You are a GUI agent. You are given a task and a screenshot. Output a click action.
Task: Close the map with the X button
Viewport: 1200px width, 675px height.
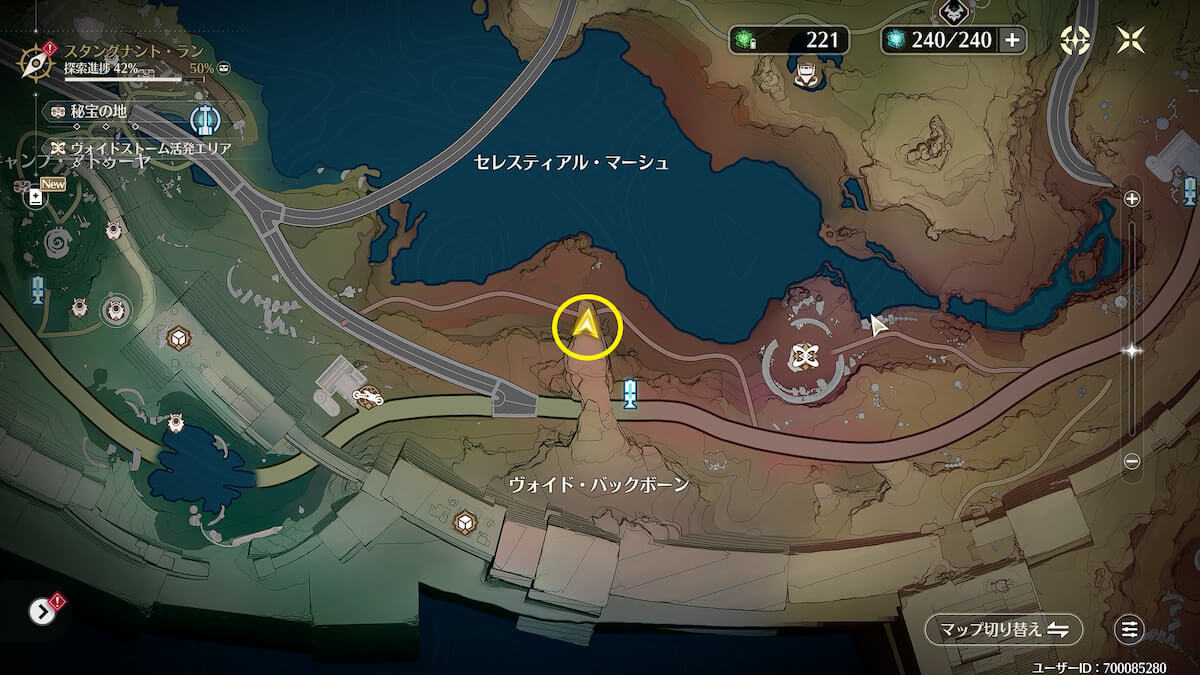point(1132,40)
